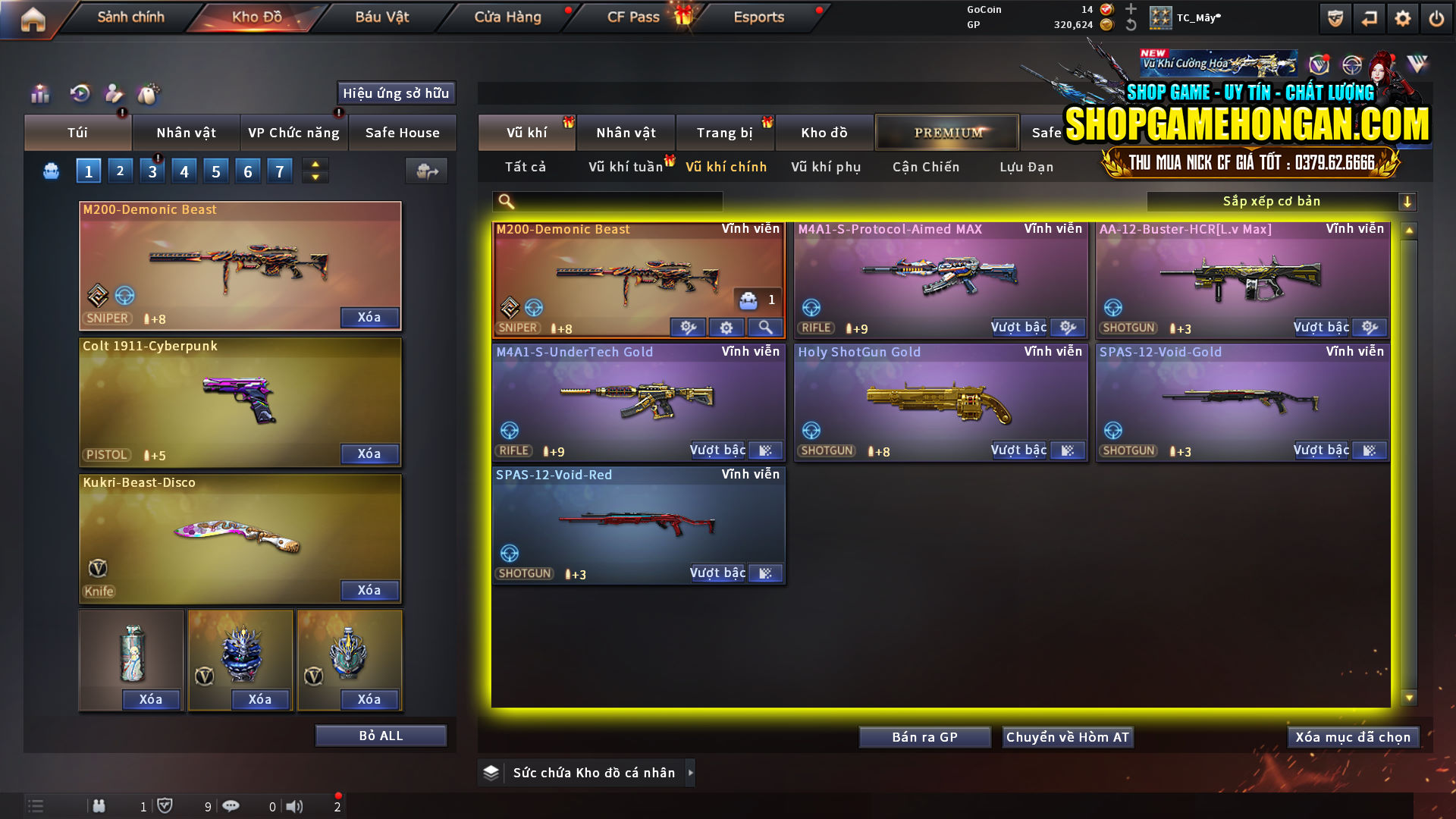
Task: Switch to bag slot 2
Action: [x=121, y=171]
